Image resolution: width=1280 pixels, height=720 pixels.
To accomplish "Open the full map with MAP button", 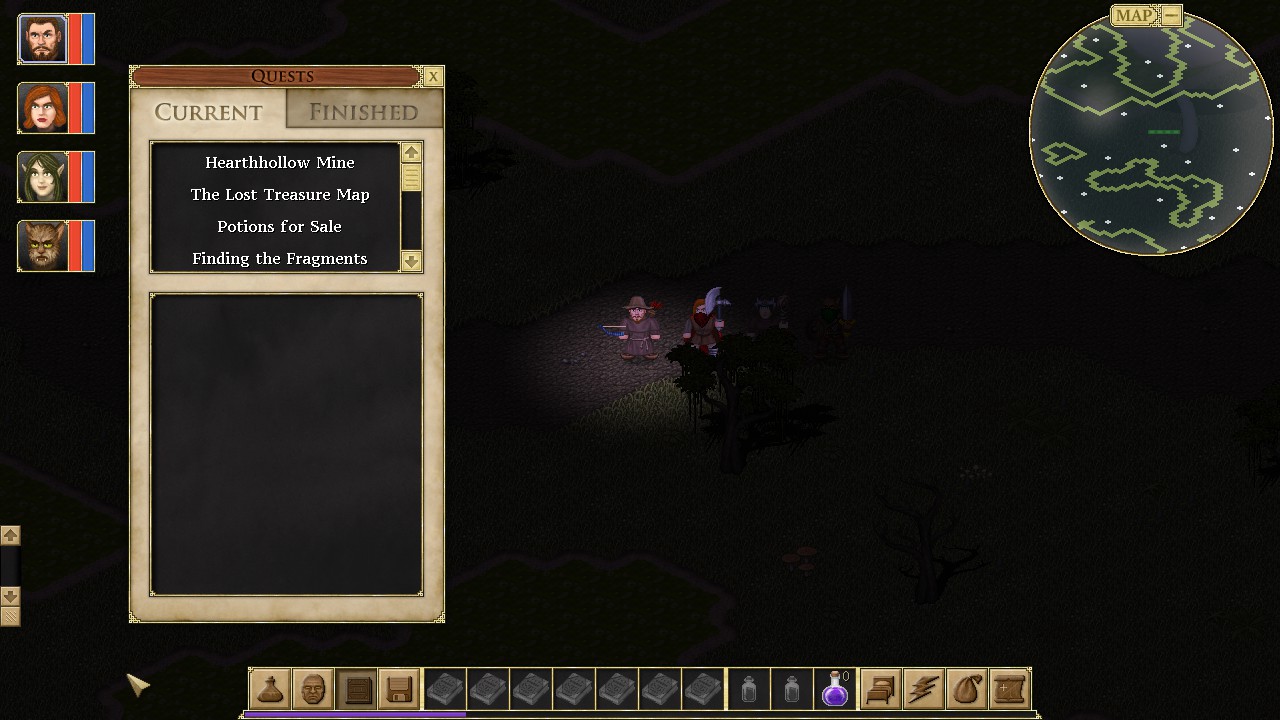I will pos(1134,15).
